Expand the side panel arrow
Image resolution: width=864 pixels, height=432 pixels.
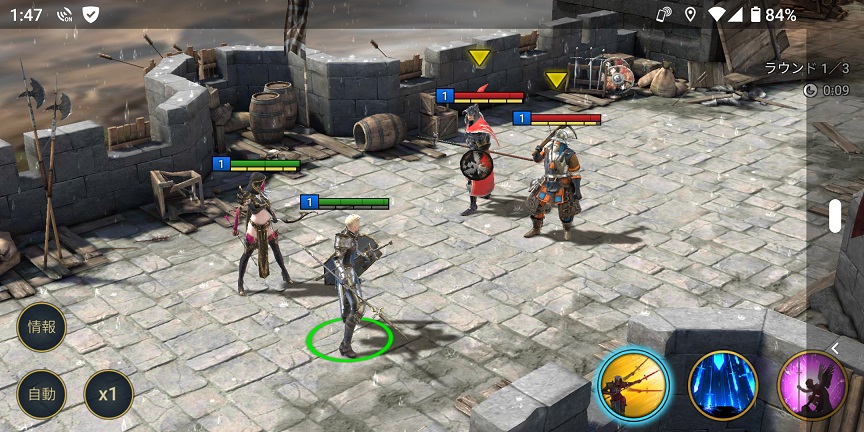[835, 348]
